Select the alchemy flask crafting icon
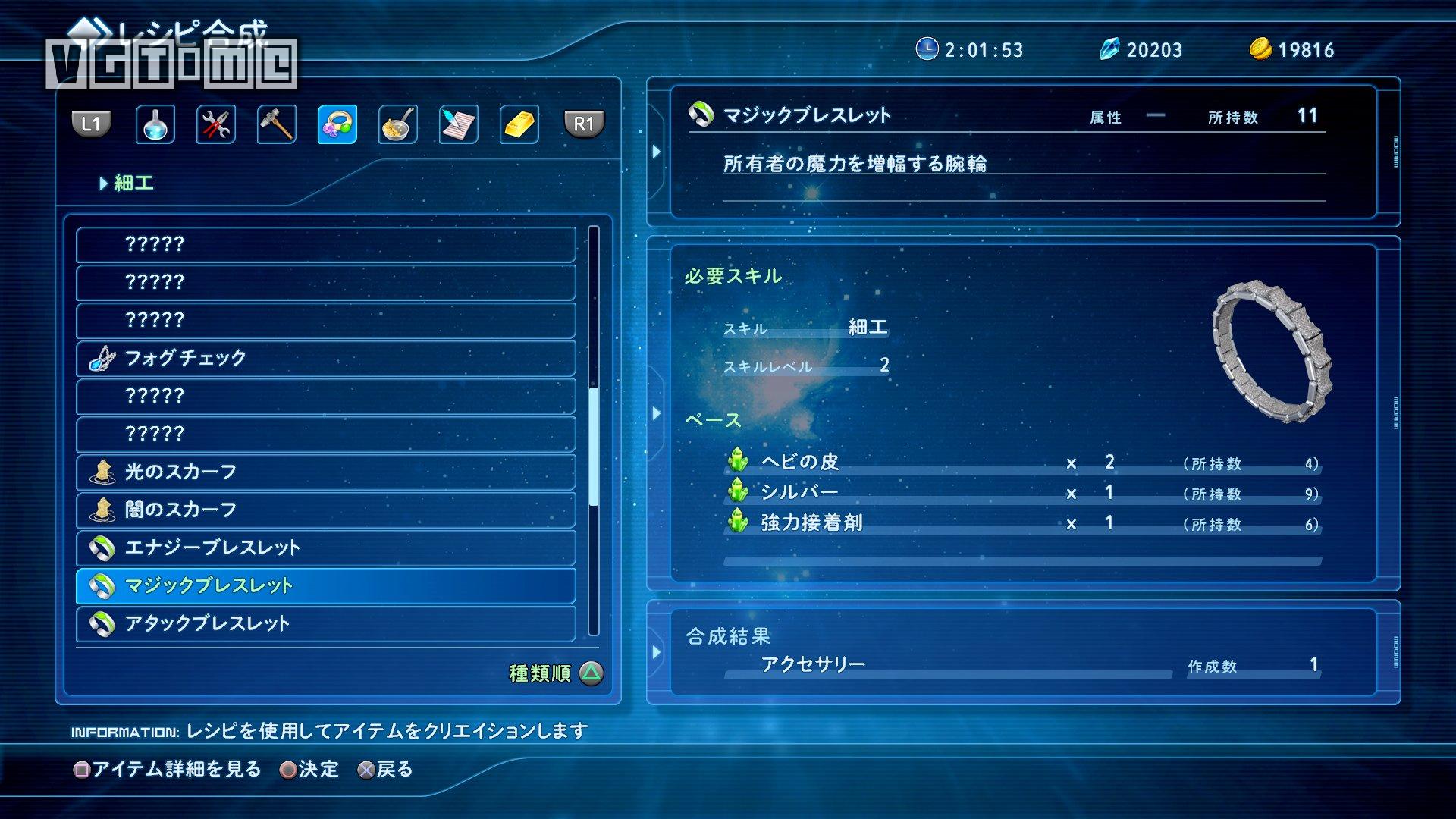Screen dimensions: 1456x819 click(155, 125)
